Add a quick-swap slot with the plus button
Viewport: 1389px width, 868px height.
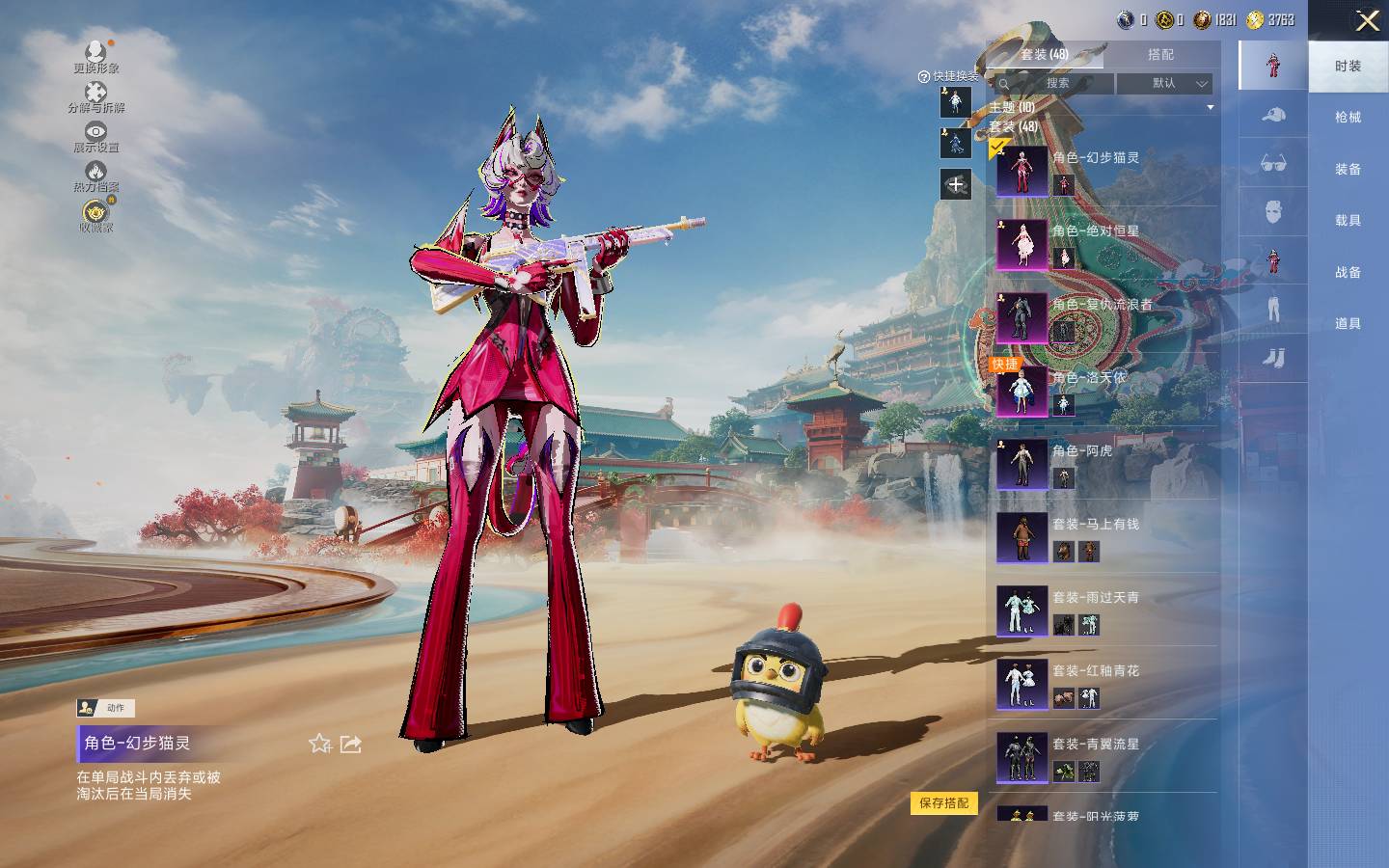(x=956, y=184)
